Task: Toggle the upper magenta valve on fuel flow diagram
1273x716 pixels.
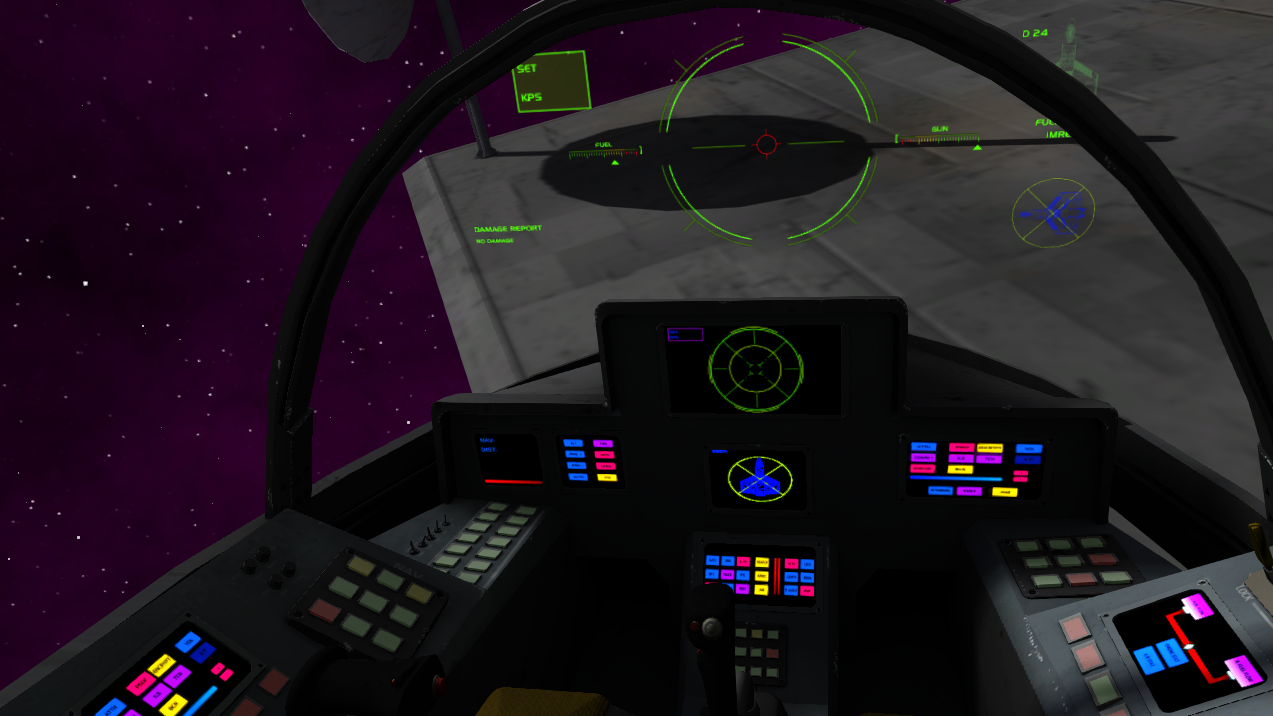Action: [x=1197, y=606]
